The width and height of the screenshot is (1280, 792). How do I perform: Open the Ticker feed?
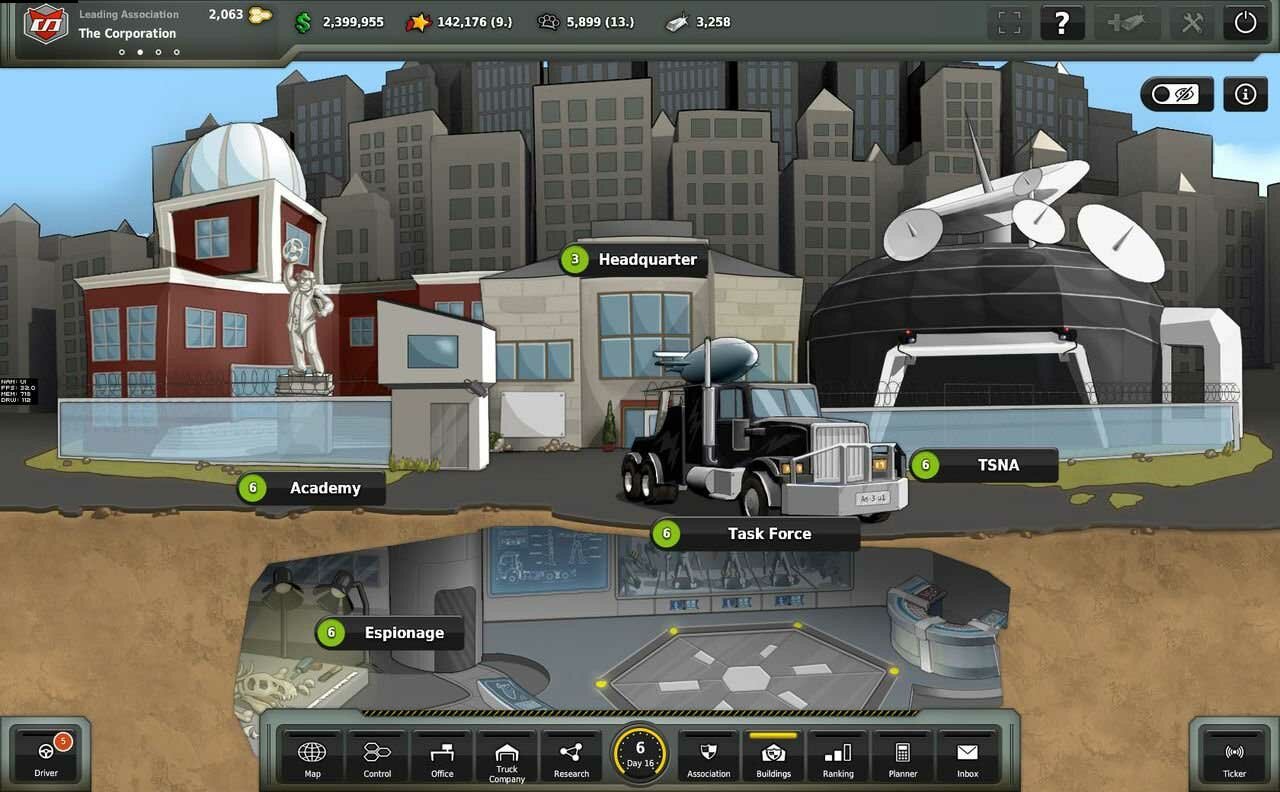click(1234, 757)
